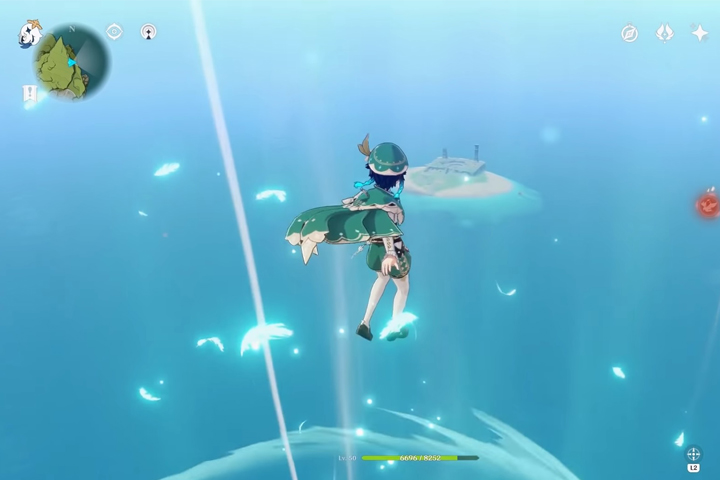Click the signal ping icon beside the minimap
Screen dimensions: 720x480
pos(148,32)
